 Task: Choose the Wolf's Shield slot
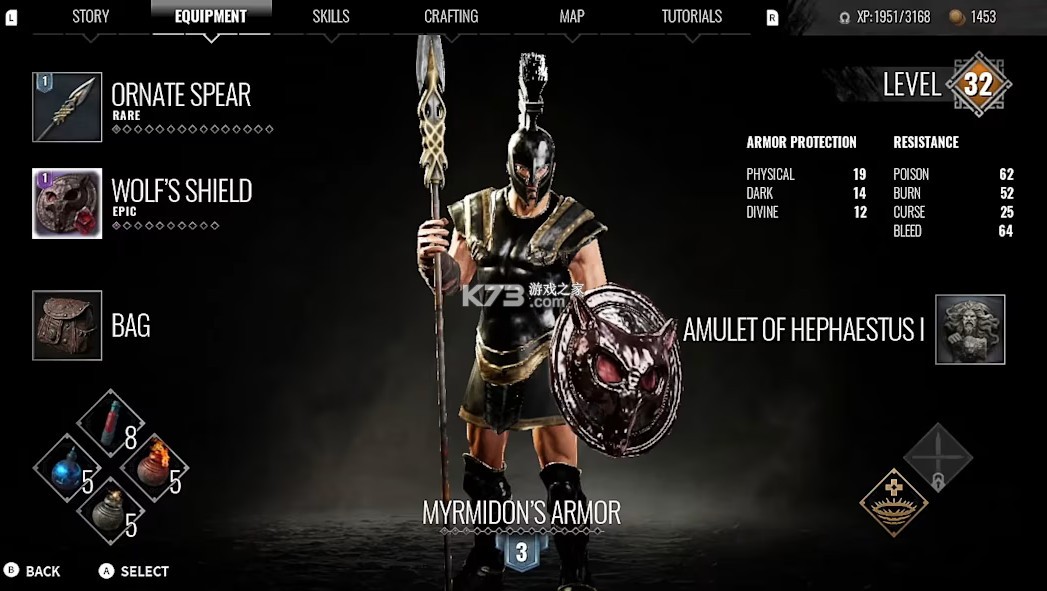click(x=67, y=203)
